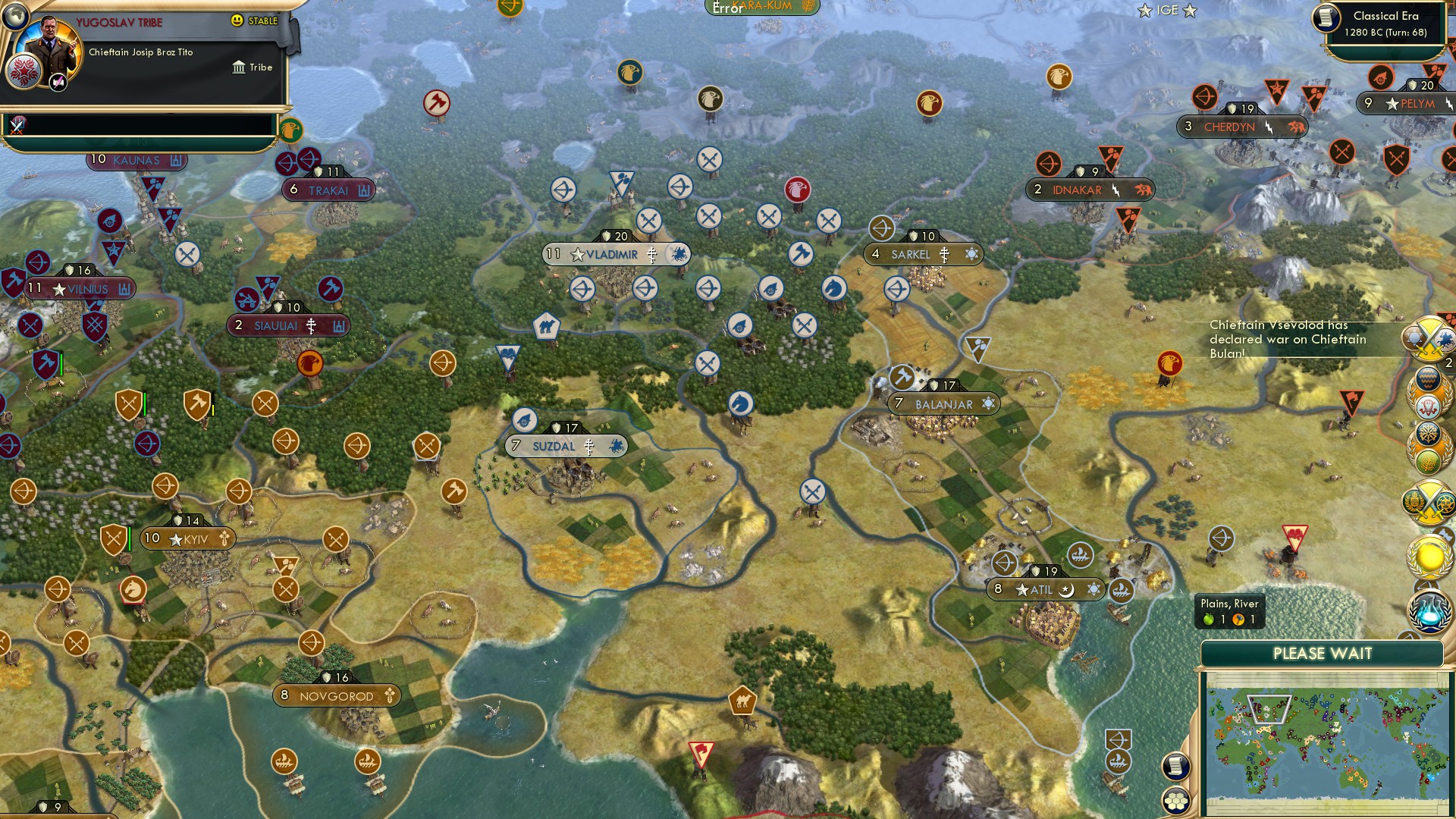
Task: Select a trireme ship icon near Atil
Action: 1080,555
